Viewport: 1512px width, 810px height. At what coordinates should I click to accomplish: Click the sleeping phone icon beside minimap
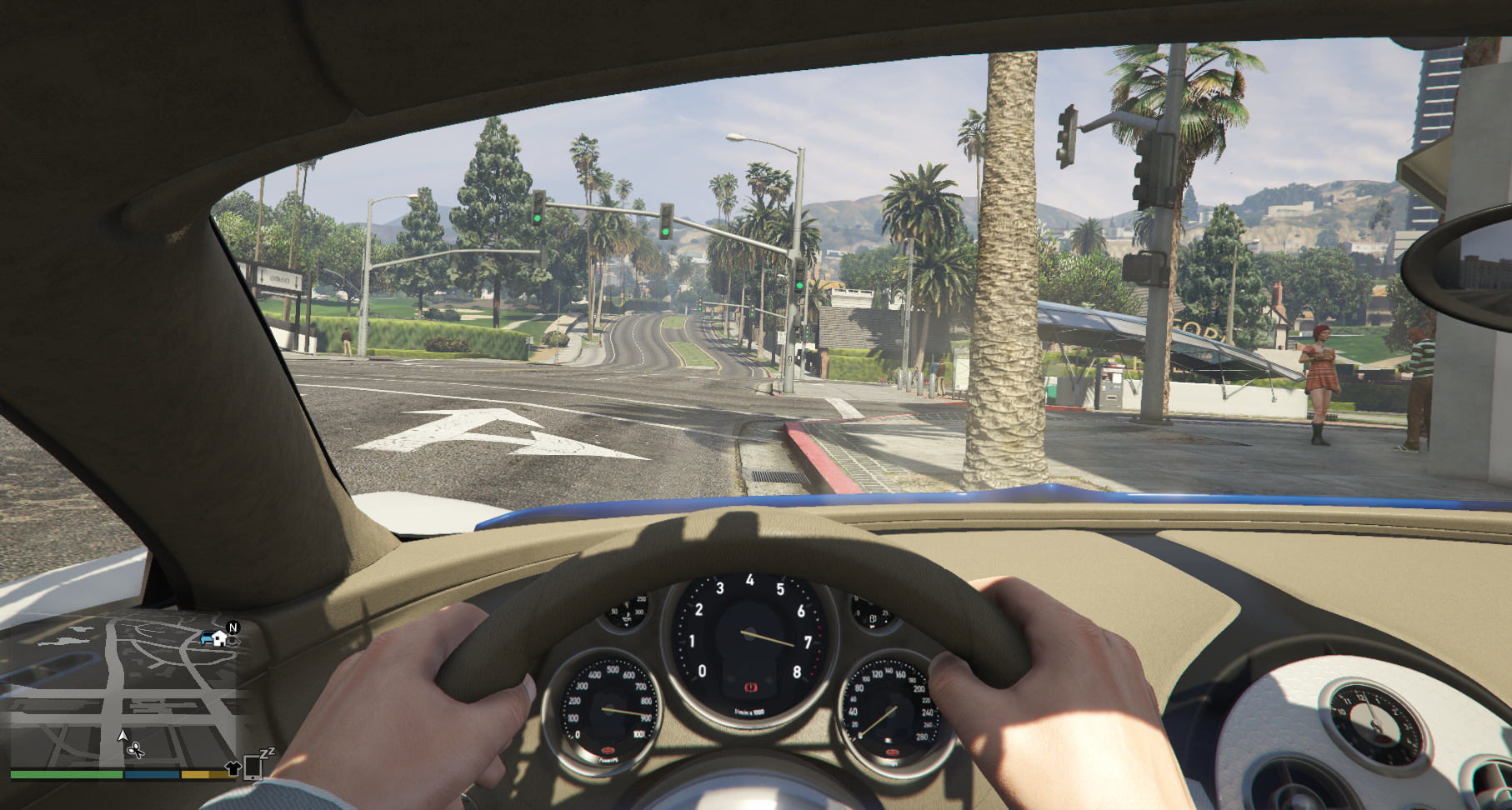pyautogui.click(x=253, y=765)
